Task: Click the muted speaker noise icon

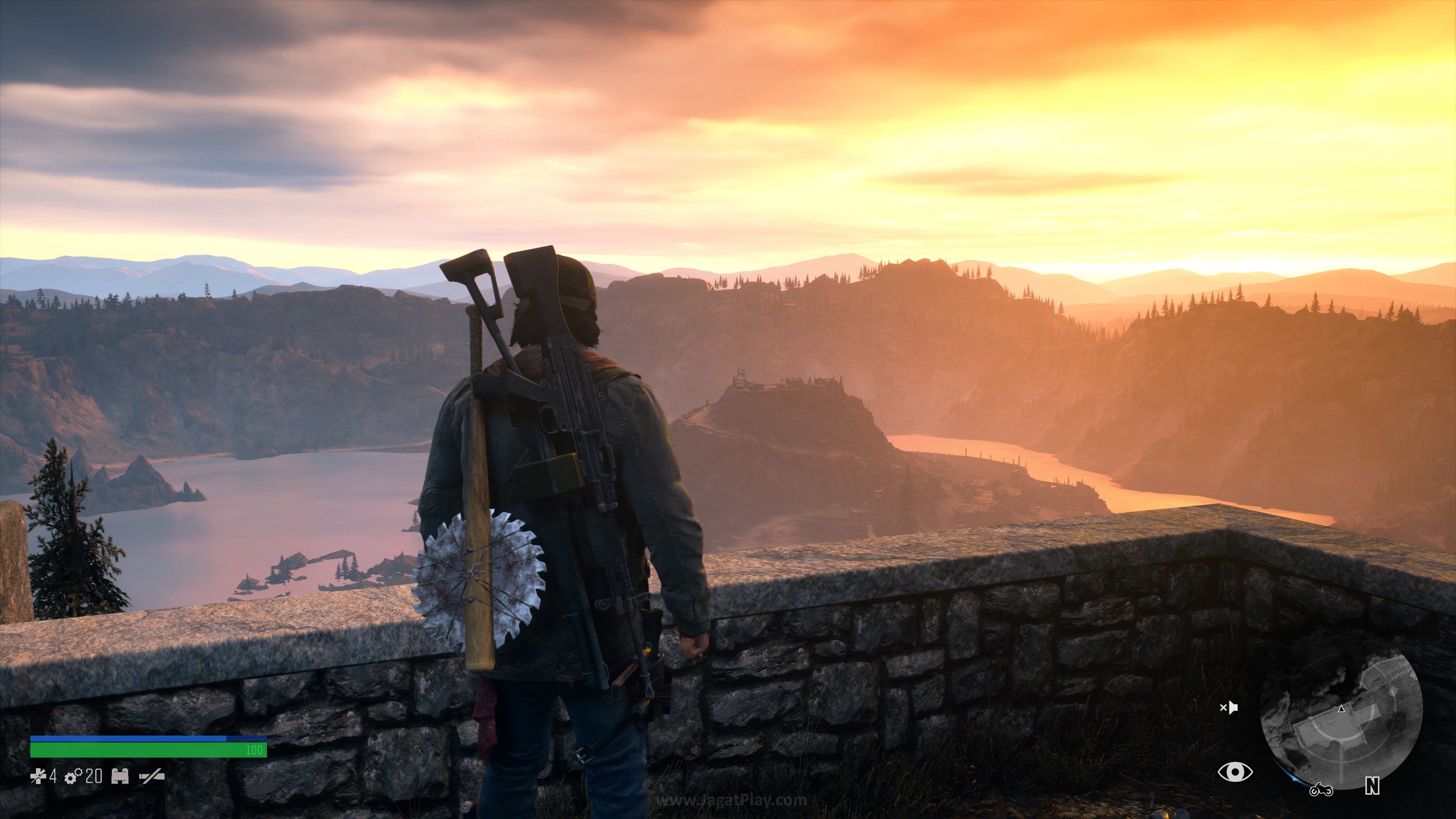Action: point(1229,708)
